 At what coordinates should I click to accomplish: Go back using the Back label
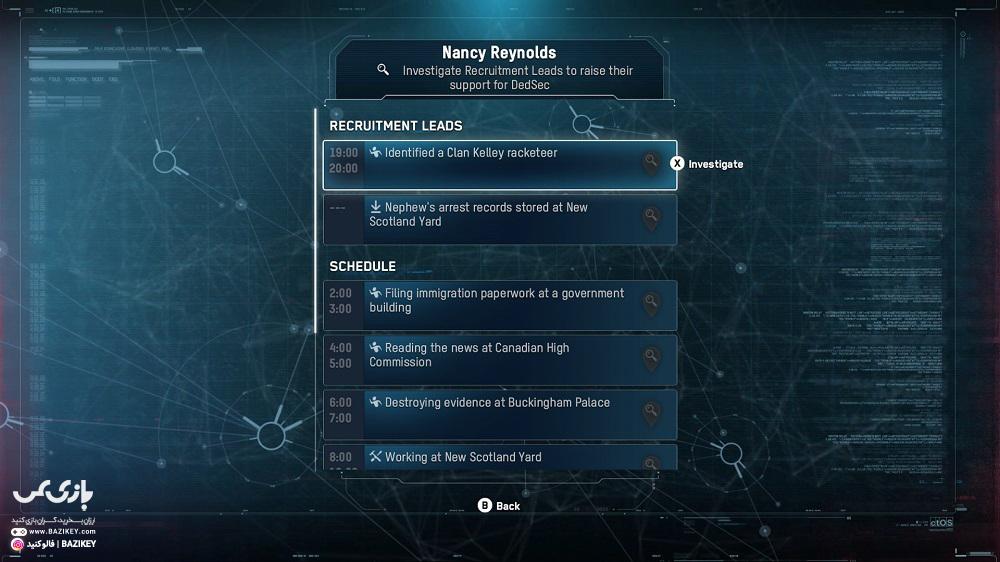tap(507, 506)
